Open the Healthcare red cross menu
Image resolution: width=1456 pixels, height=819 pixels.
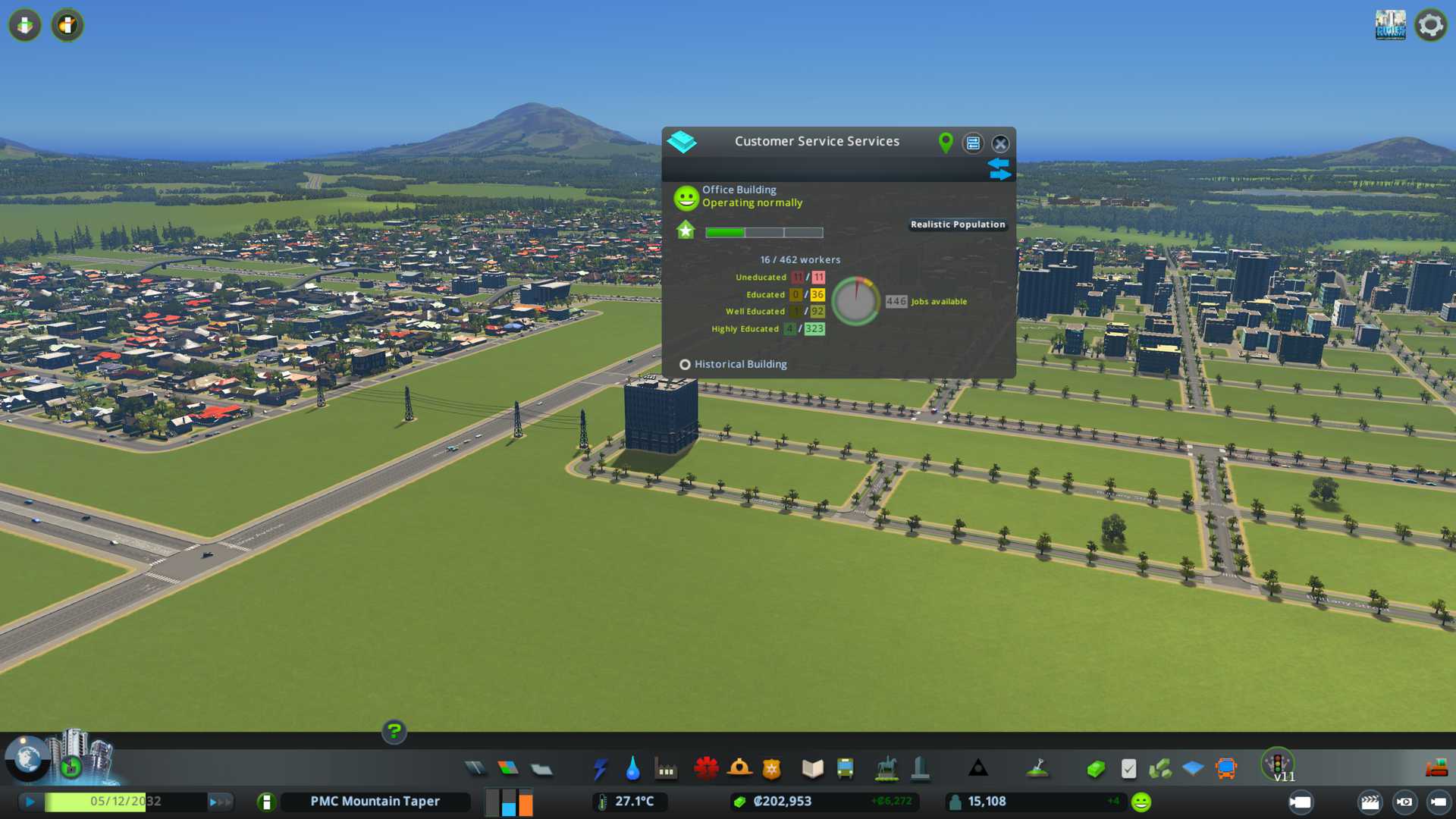pyautogui.click(x=706, y=769)
